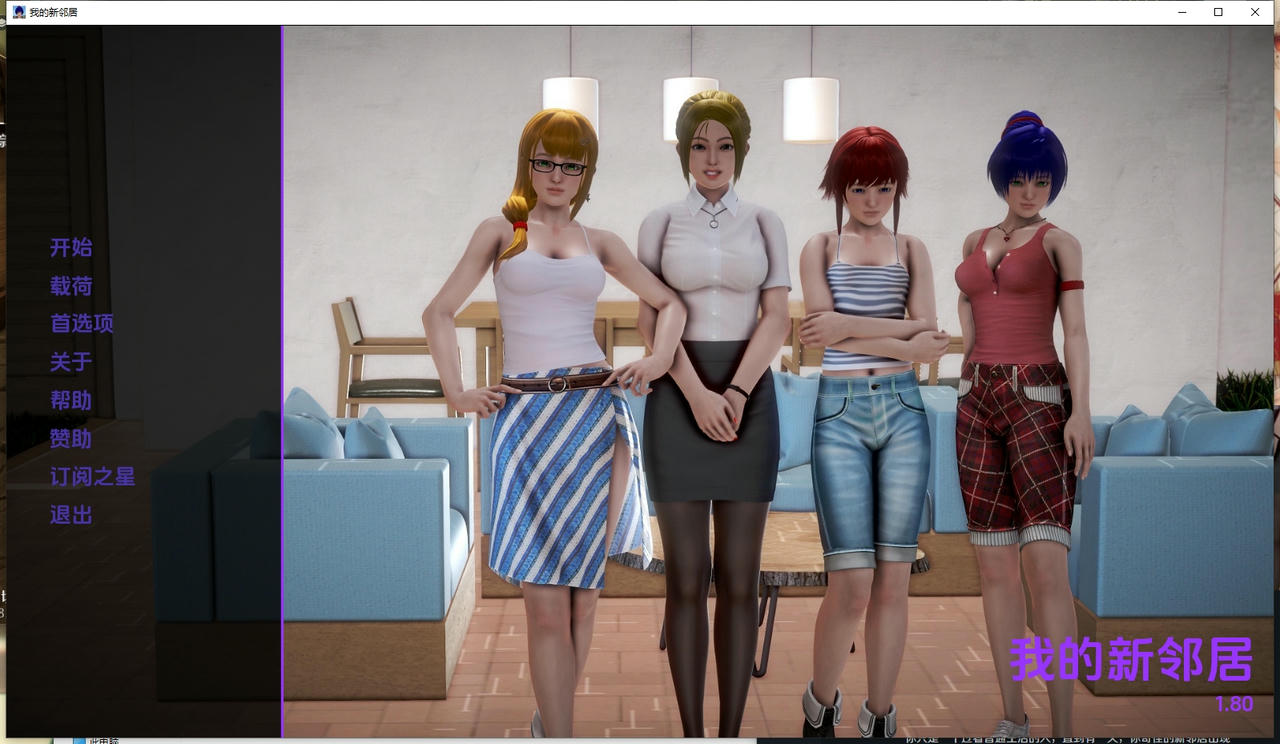Image resolution: width=1280 pixels, height=744 pixels.
Task: Start a new game via 开始
Action: point(68,248)
